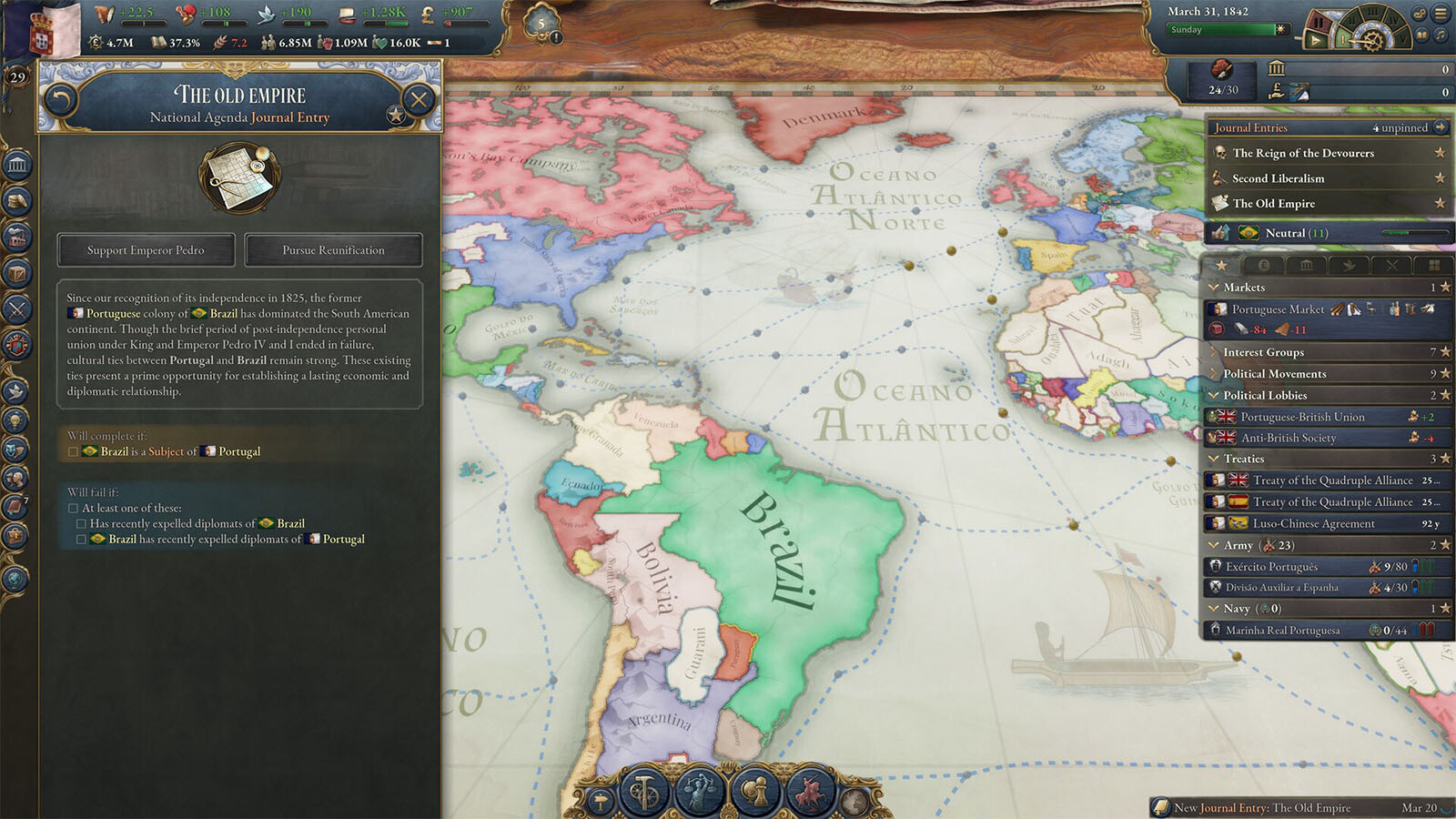Screen dimensions: 1456x819
Task: Open the Portuguese Market row
Action: click(x=1278, y=309)
